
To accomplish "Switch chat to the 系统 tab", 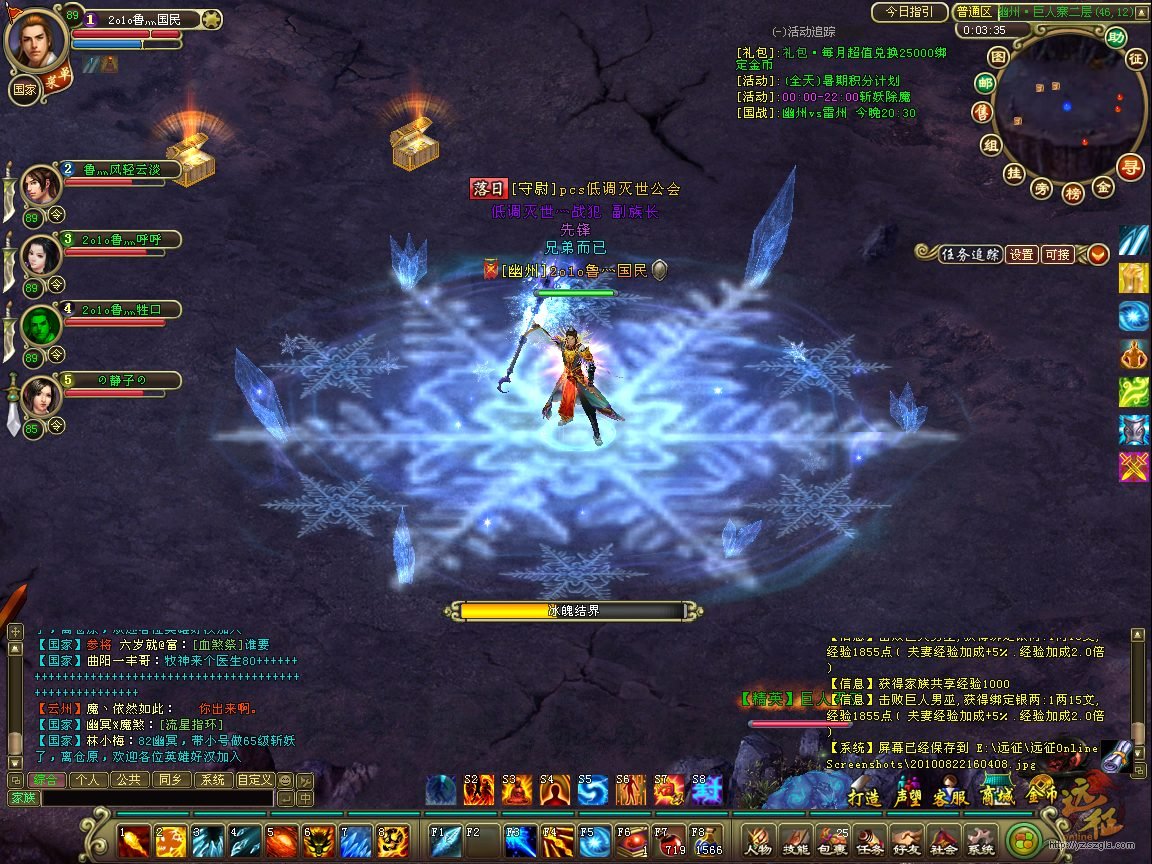I will (x=213, y=780).
